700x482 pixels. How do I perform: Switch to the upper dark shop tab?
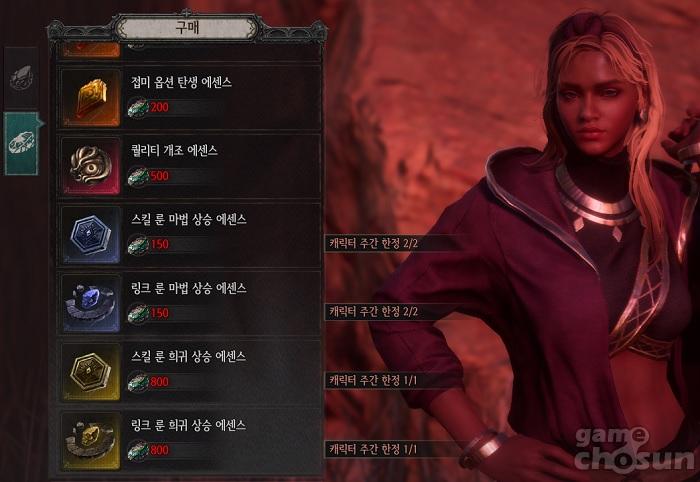pyautogui.click(x=21, y=78)
